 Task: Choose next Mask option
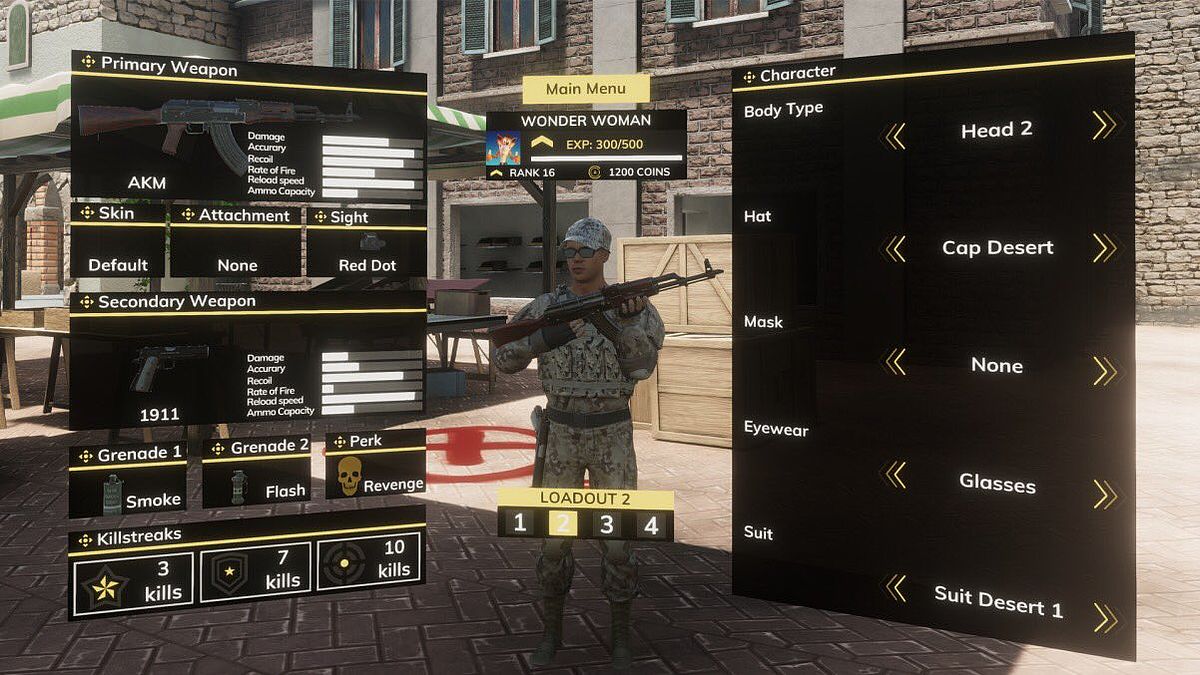point(1104,371)
